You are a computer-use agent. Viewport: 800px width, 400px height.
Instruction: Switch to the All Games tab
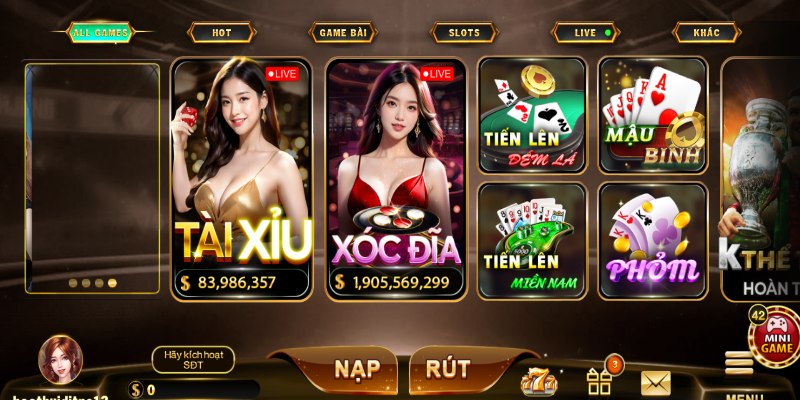97,33
